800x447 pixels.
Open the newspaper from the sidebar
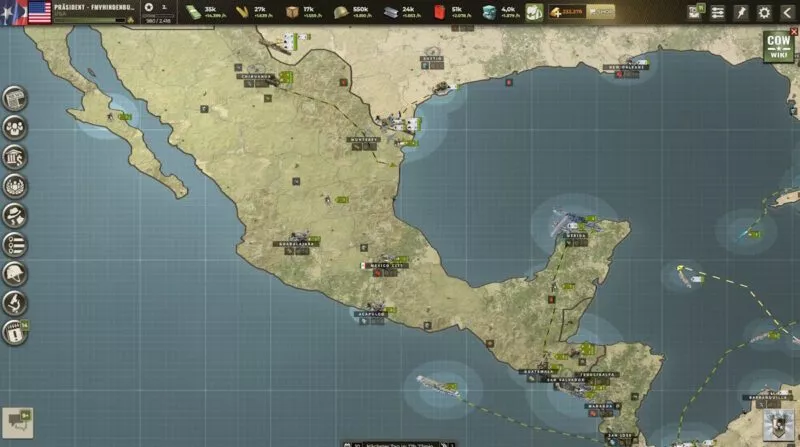(x=15, y=98)
